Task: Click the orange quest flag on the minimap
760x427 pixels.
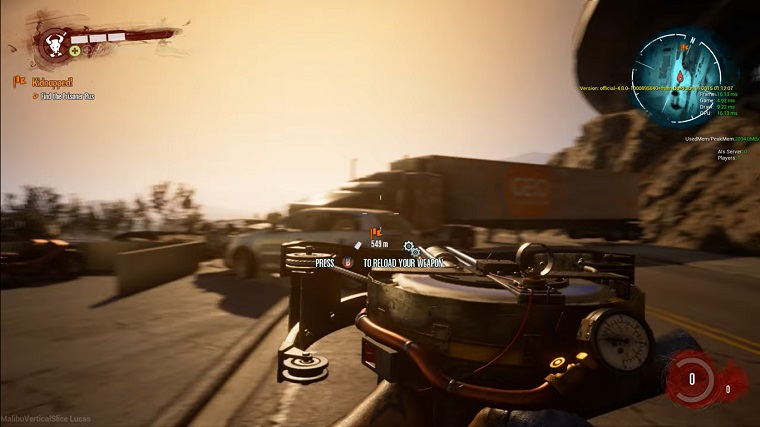Action: (x=685, y=46)
